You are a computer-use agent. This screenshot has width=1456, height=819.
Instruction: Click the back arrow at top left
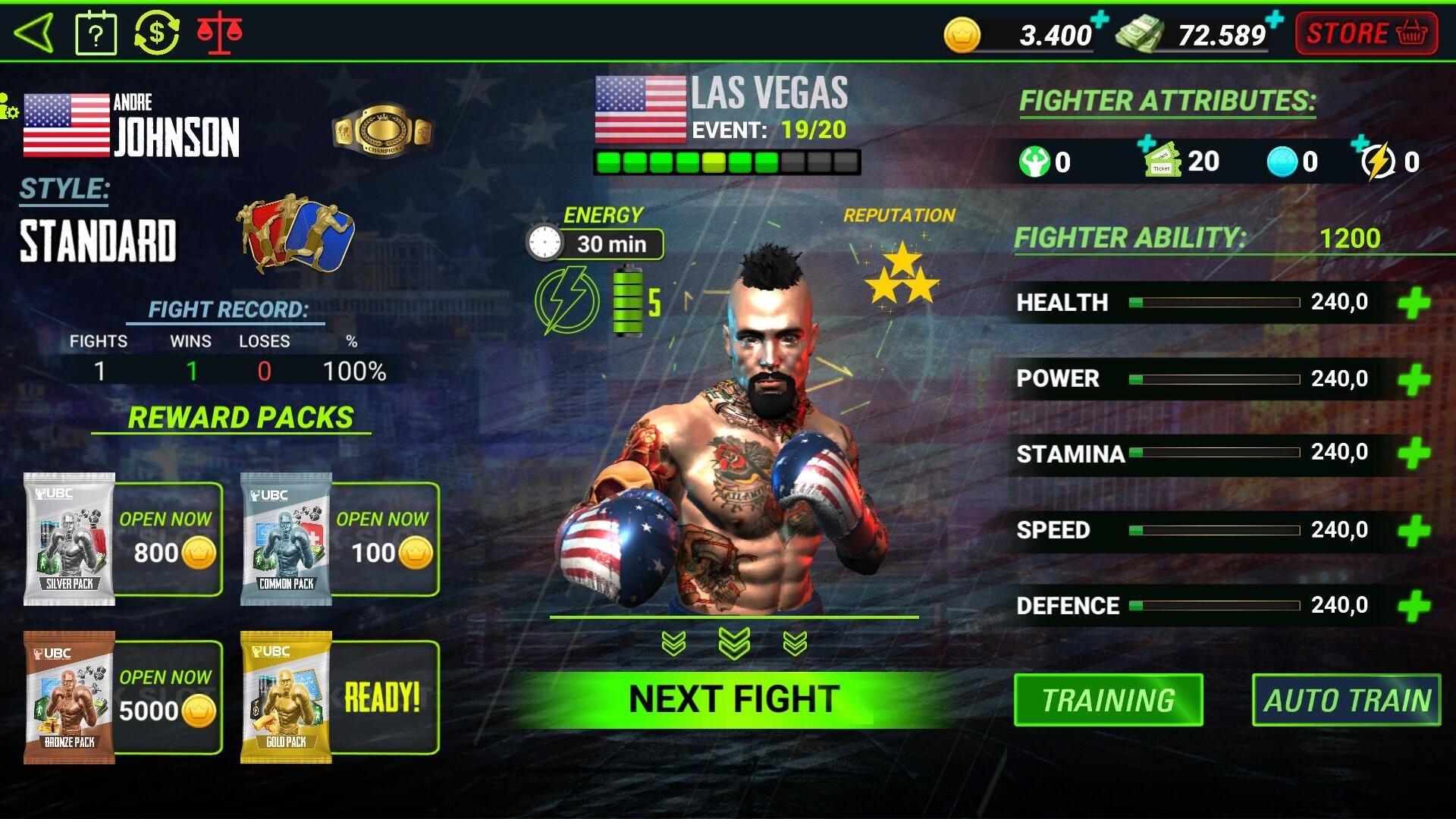point(34,32)
